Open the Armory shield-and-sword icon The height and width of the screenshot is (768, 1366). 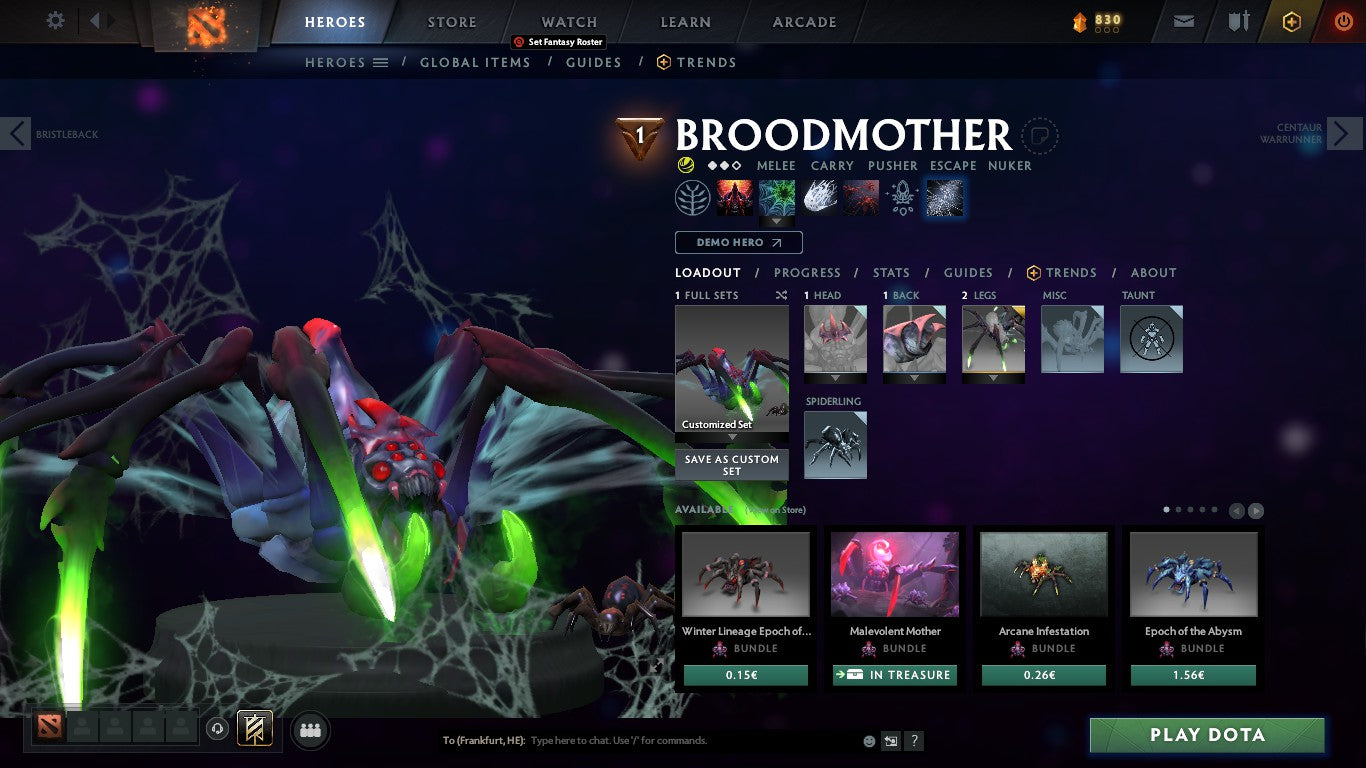tap(1238, 21)
